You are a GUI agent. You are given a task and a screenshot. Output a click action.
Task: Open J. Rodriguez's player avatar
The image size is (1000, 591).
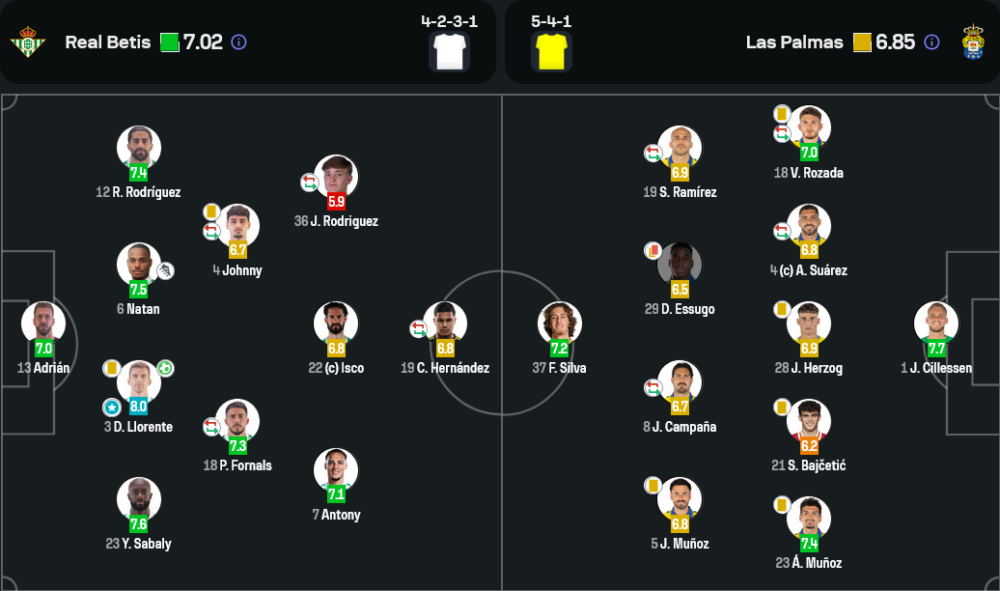[x=336, y=176]
